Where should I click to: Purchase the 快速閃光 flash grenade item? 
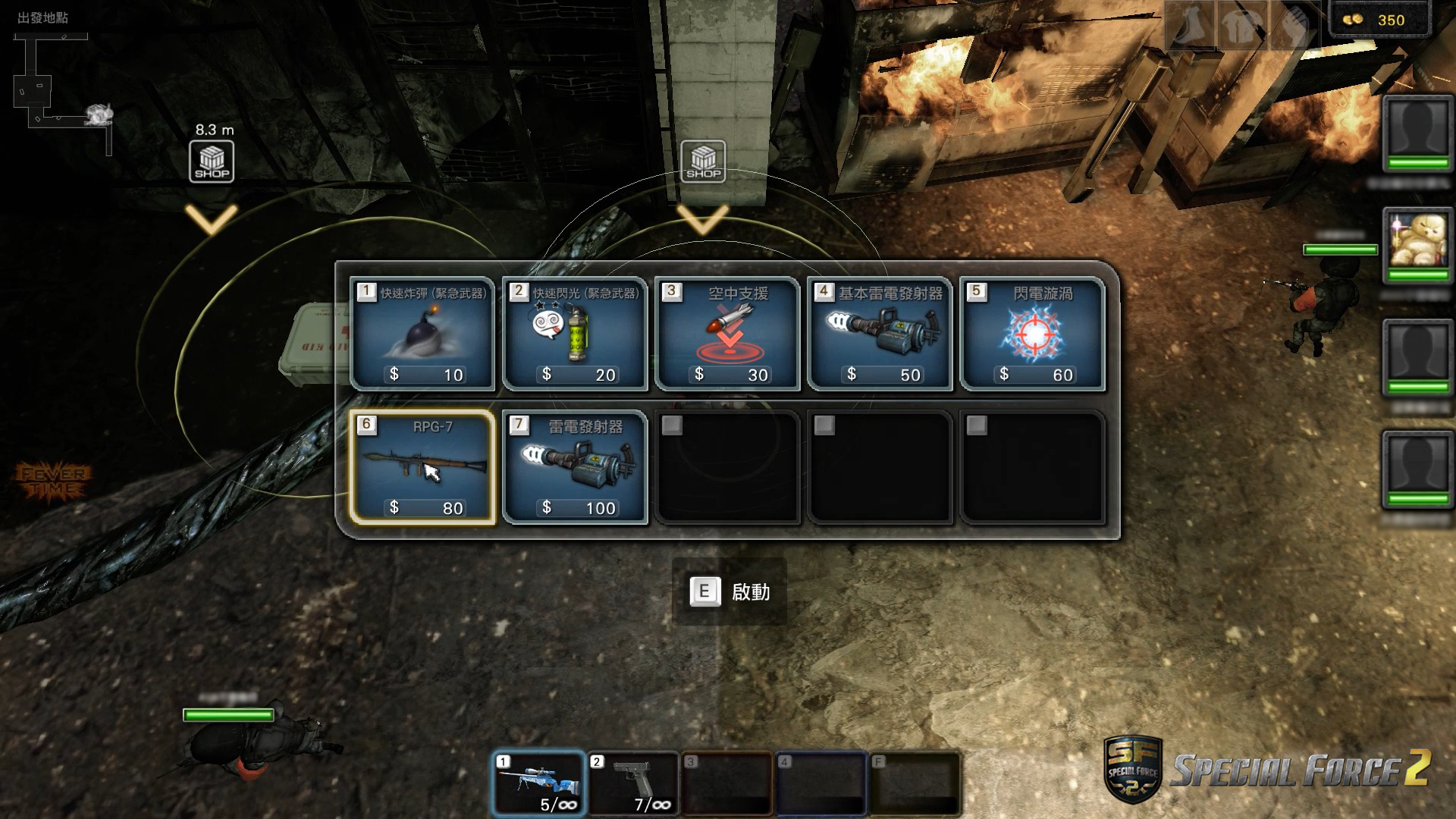coord(575,334)
